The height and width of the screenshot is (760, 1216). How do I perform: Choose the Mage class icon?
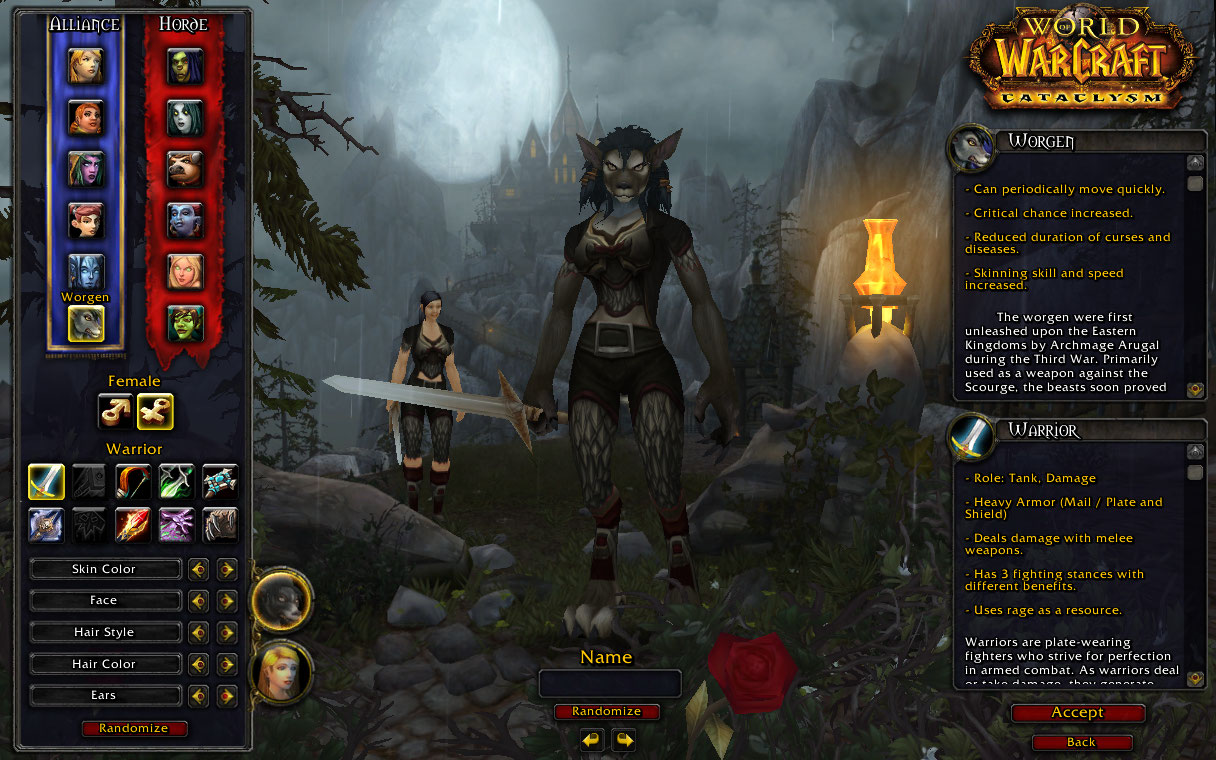pyautogui.click(x=133, y=524)
